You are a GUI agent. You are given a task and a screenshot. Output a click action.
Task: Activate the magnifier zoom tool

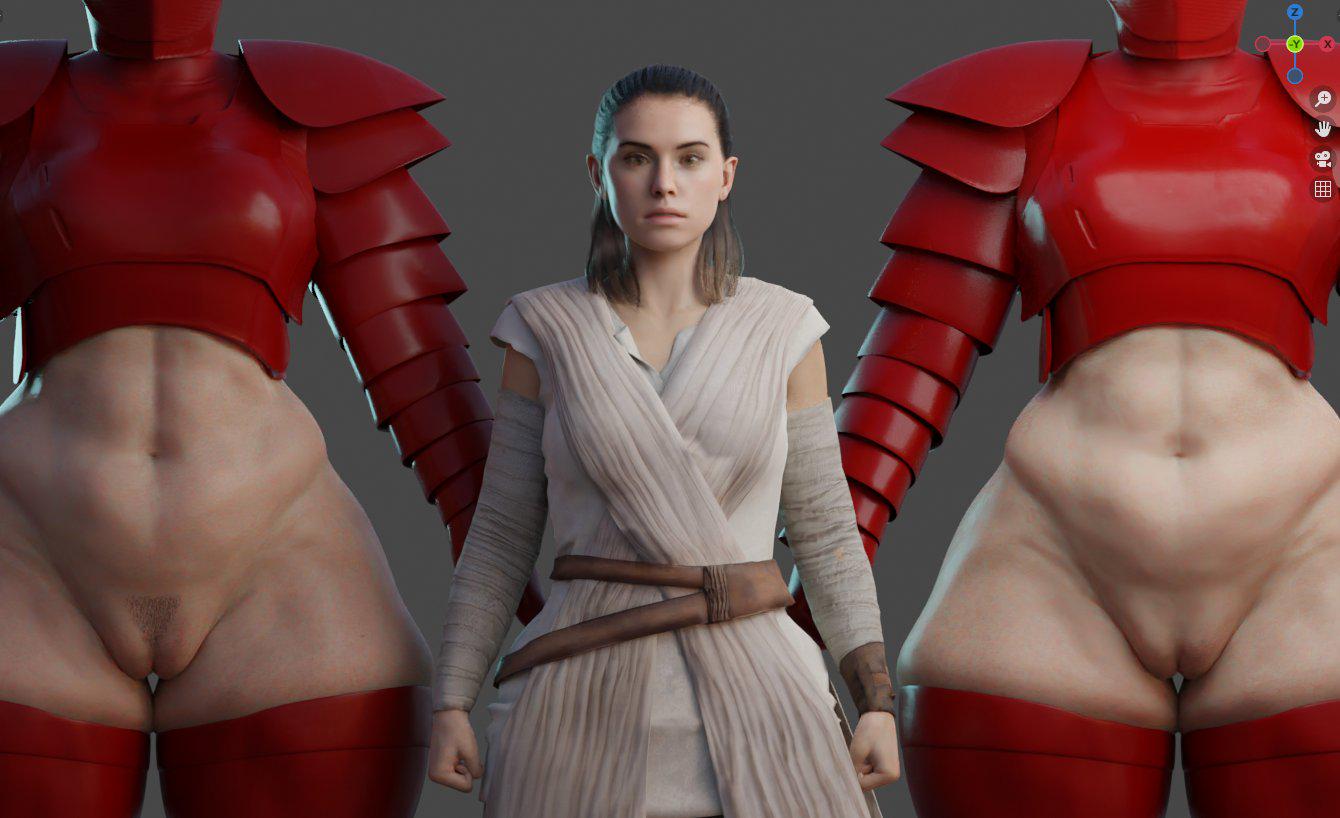tap(1323, 98)
